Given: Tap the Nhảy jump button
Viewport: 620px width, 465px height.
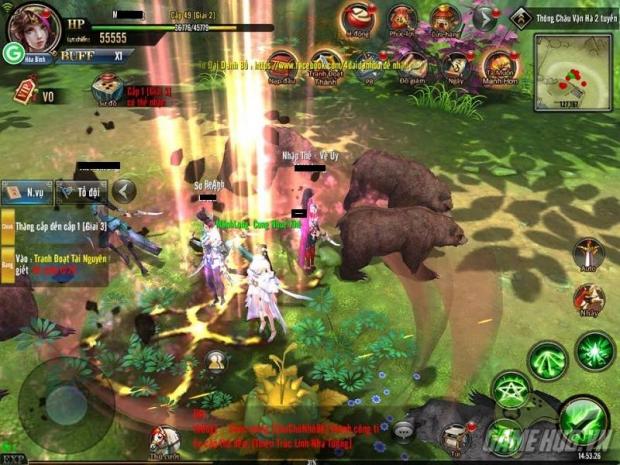Looking at the screenshot, I should pos(588,298).
